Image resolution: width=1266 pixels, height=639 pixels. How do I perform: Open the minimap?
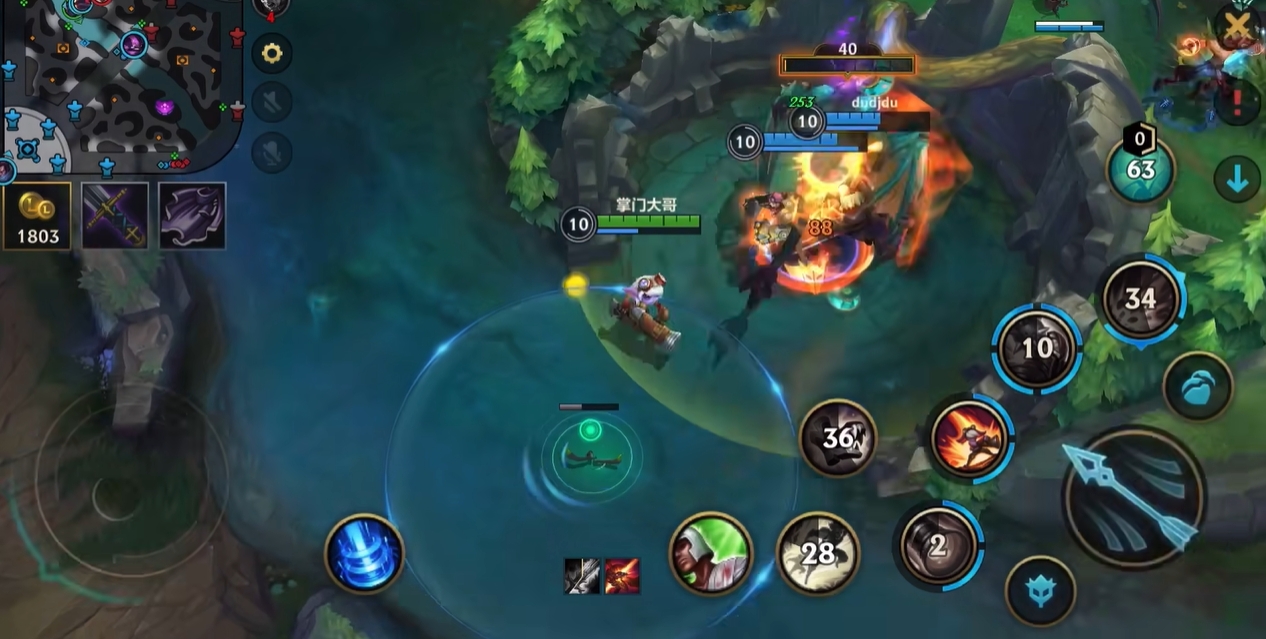click(120, 85)
